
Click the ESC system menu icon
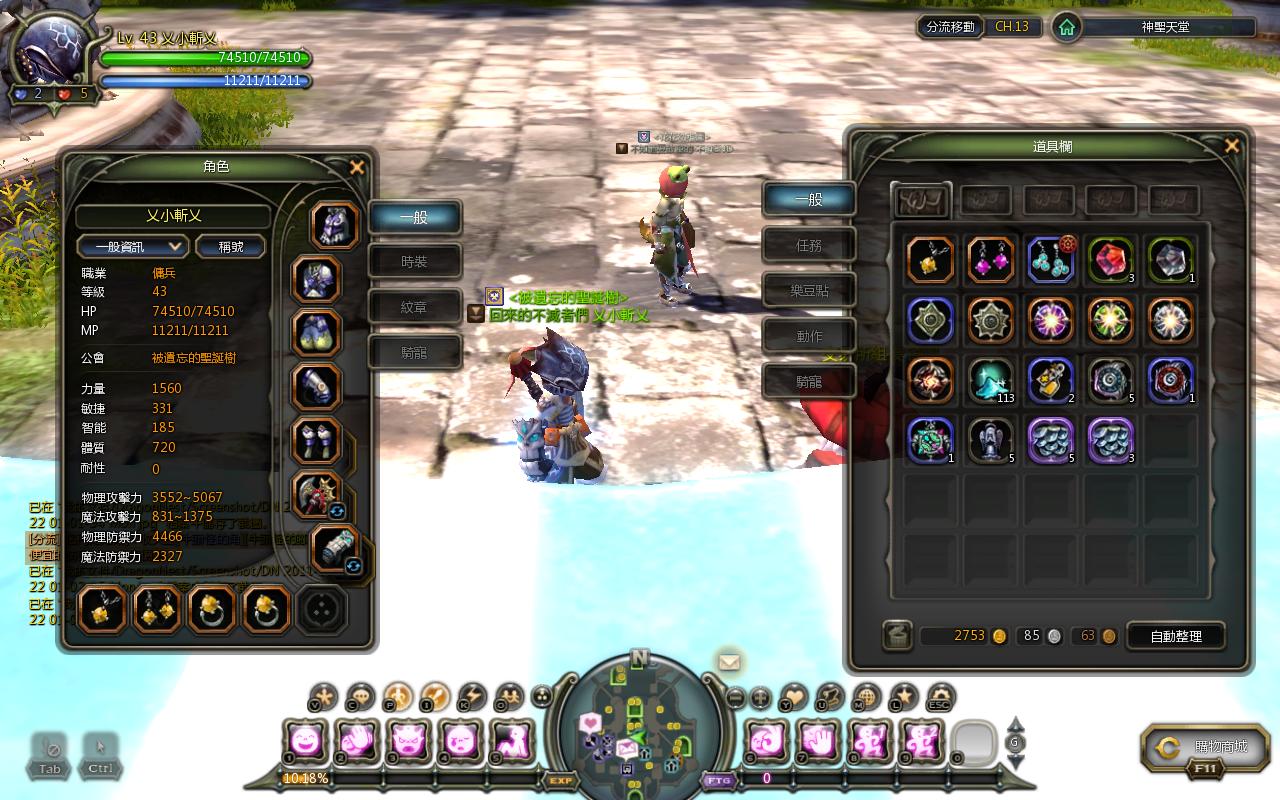(939, 697)
